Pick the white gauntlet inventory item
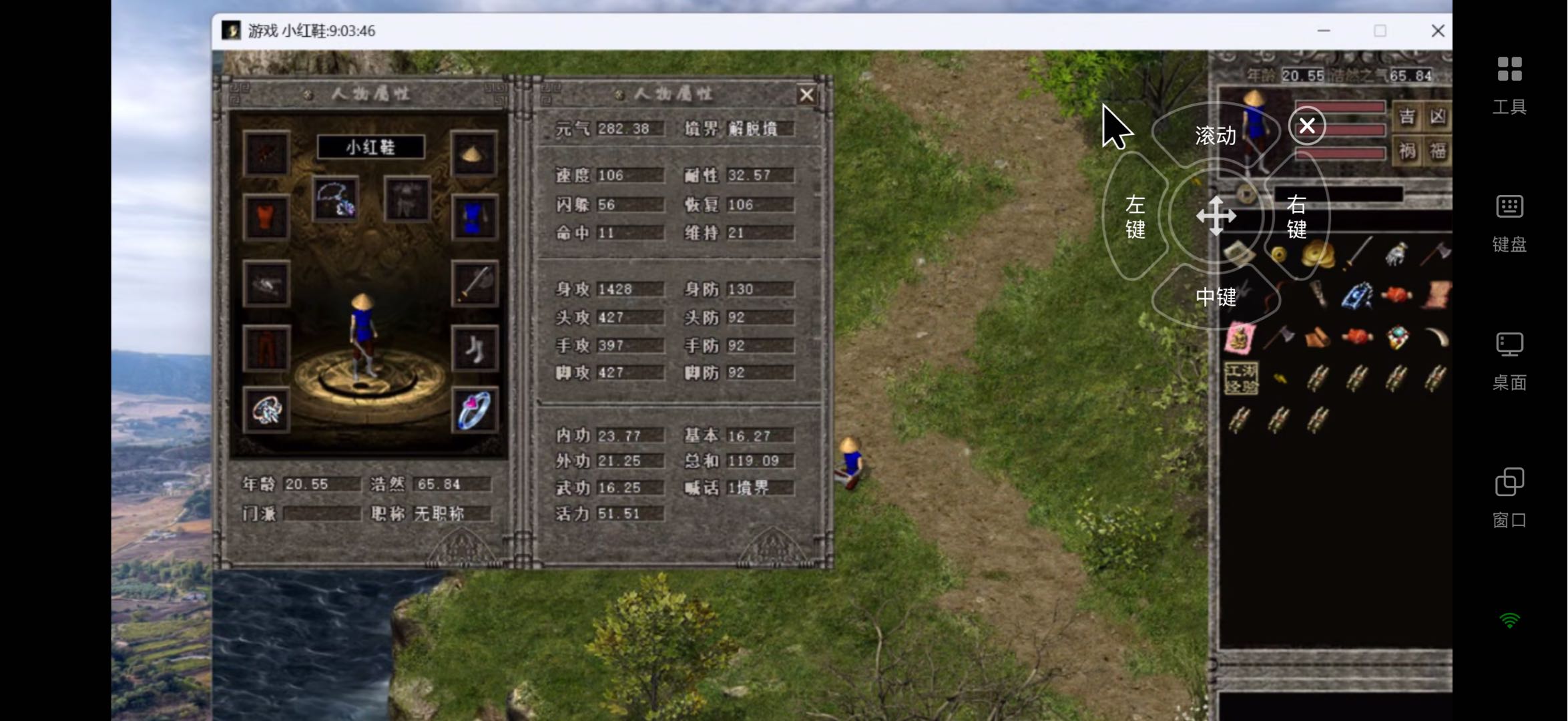Image resolution: width=1568 pixels, height=721 pixels. pos(1396,254)
